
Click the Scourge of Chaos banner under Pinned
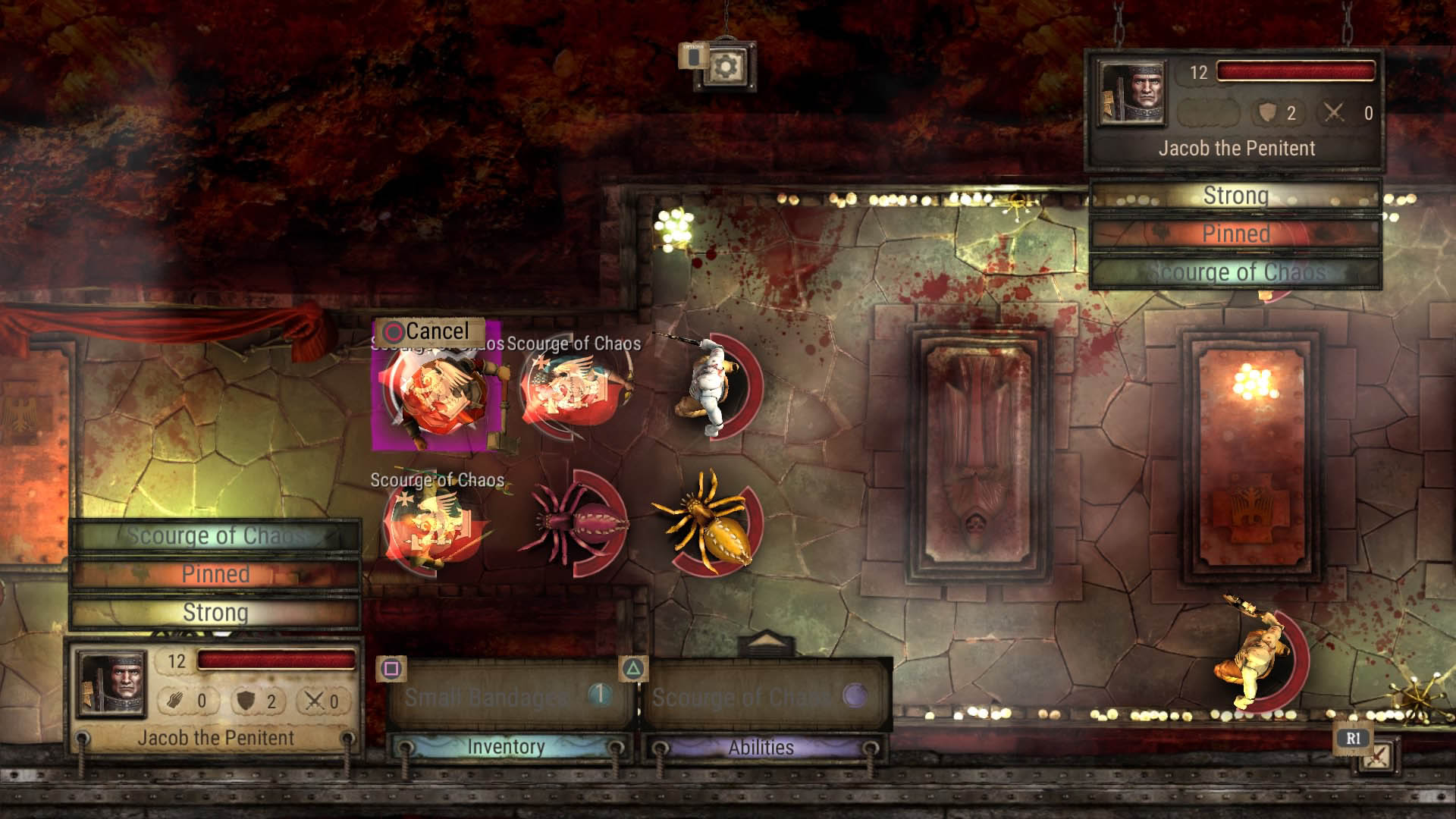1235,271
